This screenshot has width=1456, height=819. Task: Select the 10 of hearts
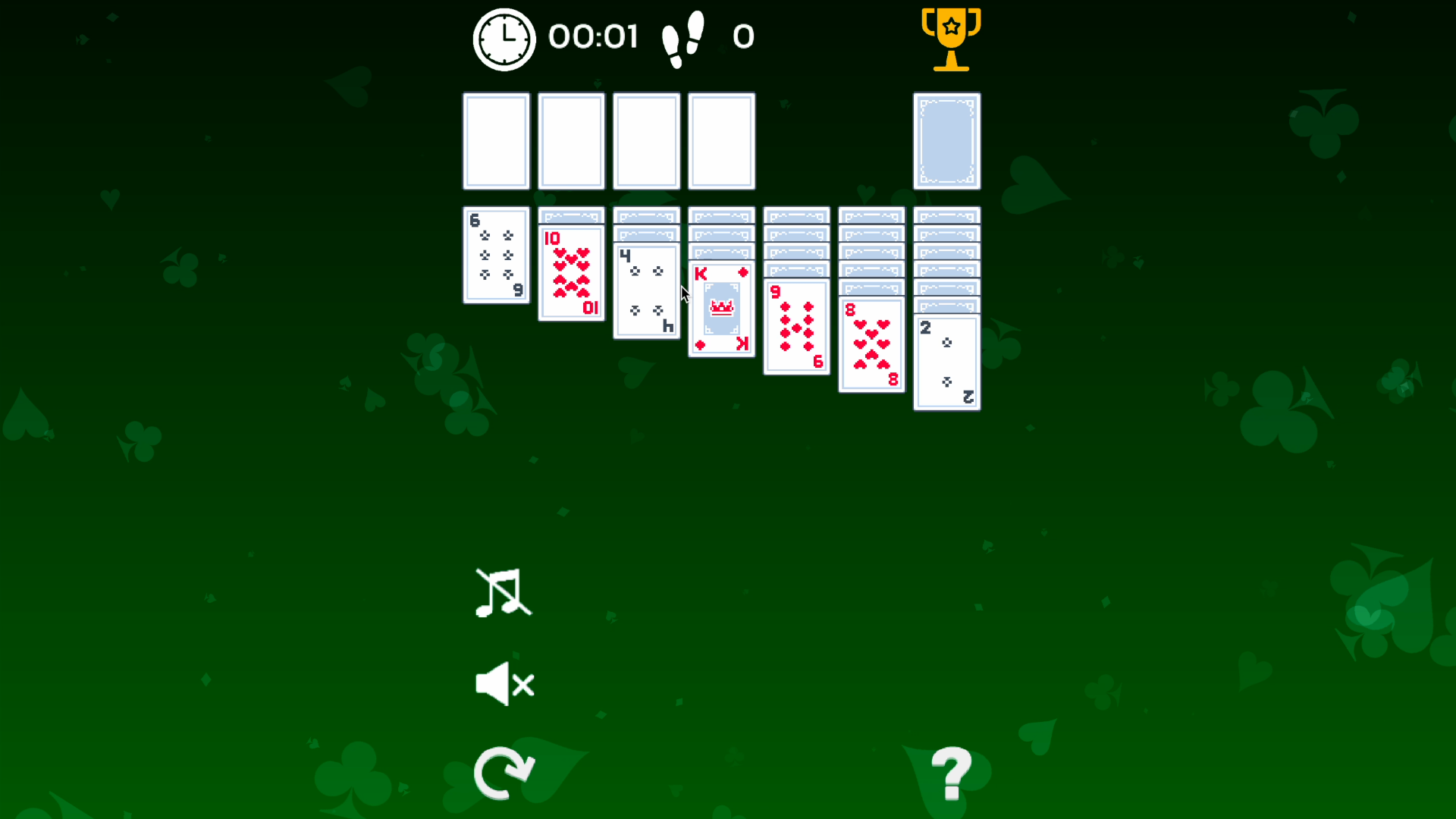pos(571,273)
